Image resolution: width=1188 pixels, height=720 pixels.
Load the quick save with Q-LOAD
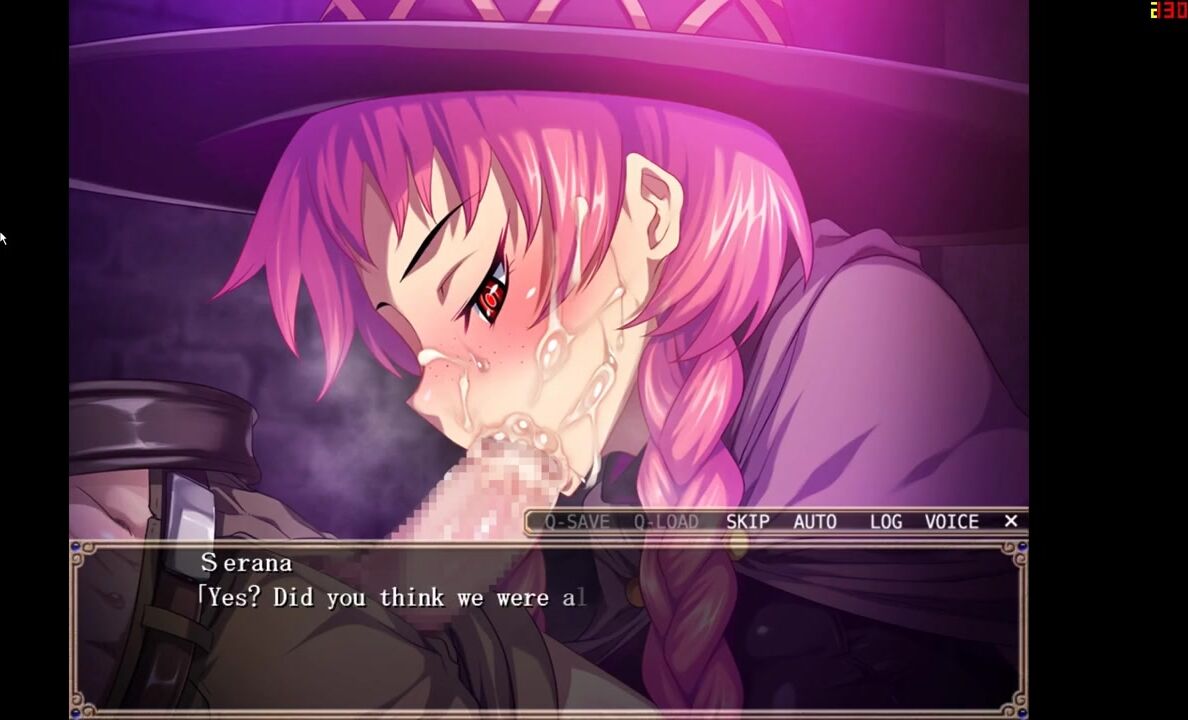(665, 521)
